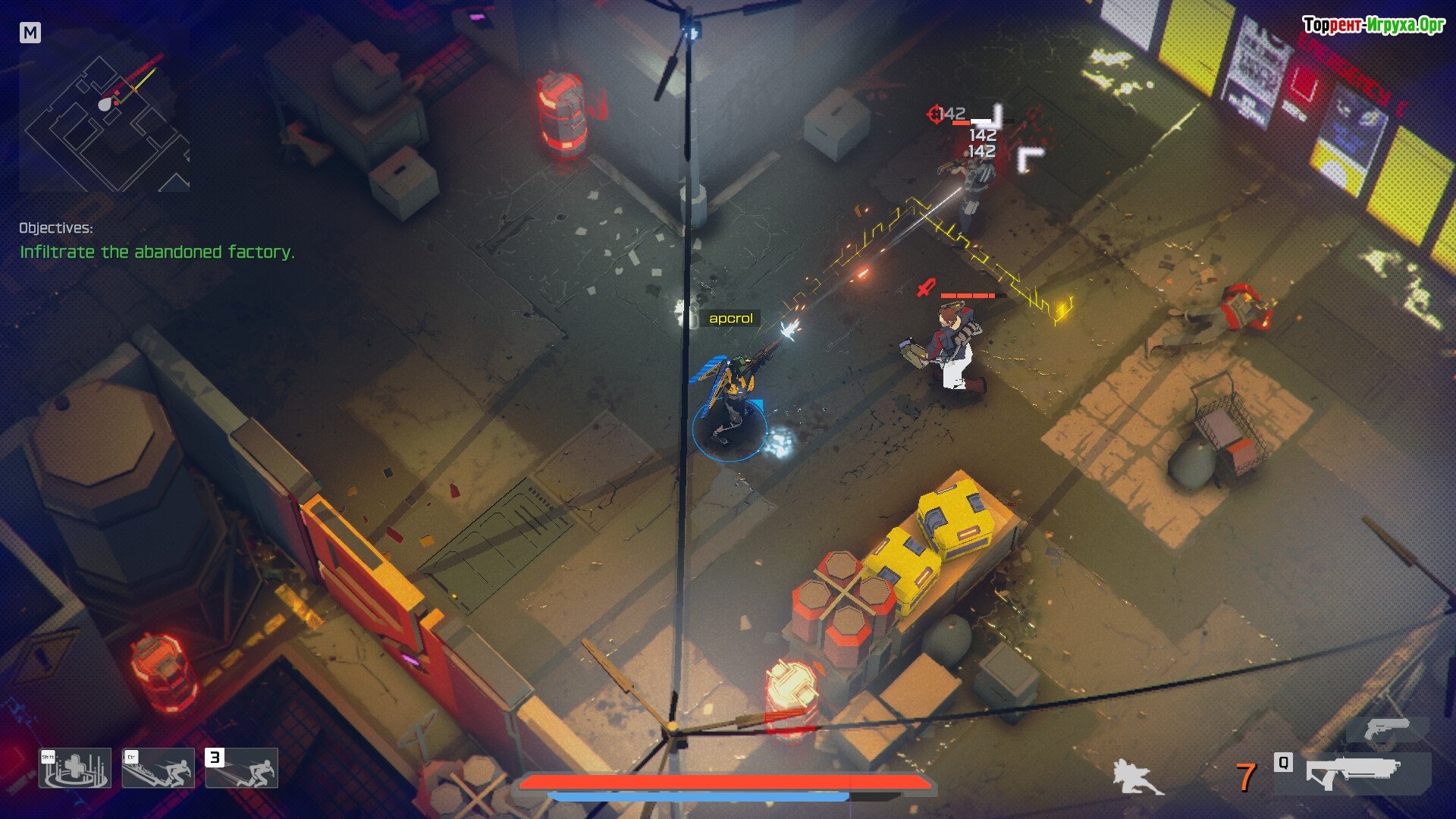Use the flaming dash ability

click(x=158, y=768)
